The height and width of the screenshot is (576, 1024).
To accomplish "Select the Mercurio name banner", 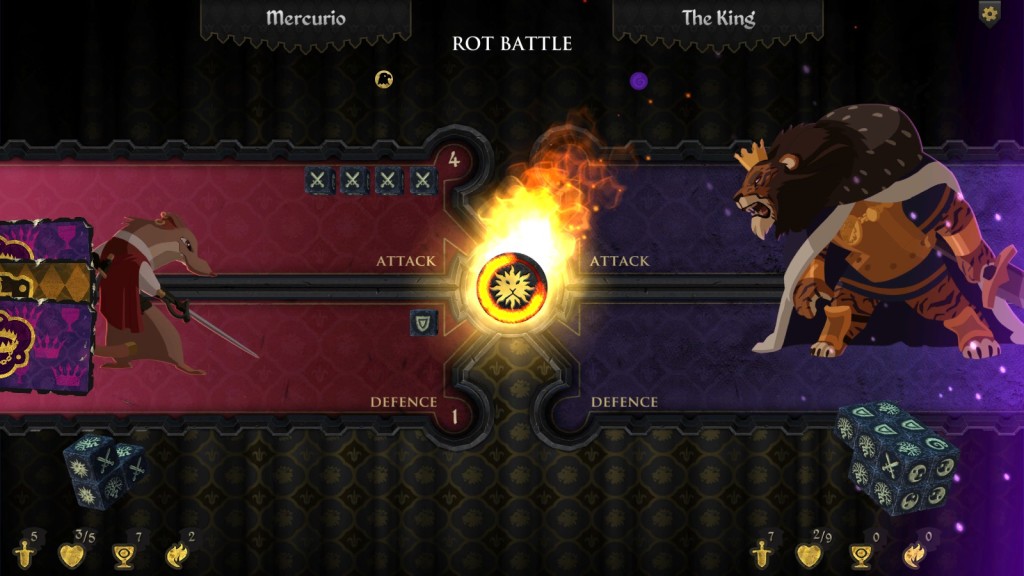I will click(305, 18).
